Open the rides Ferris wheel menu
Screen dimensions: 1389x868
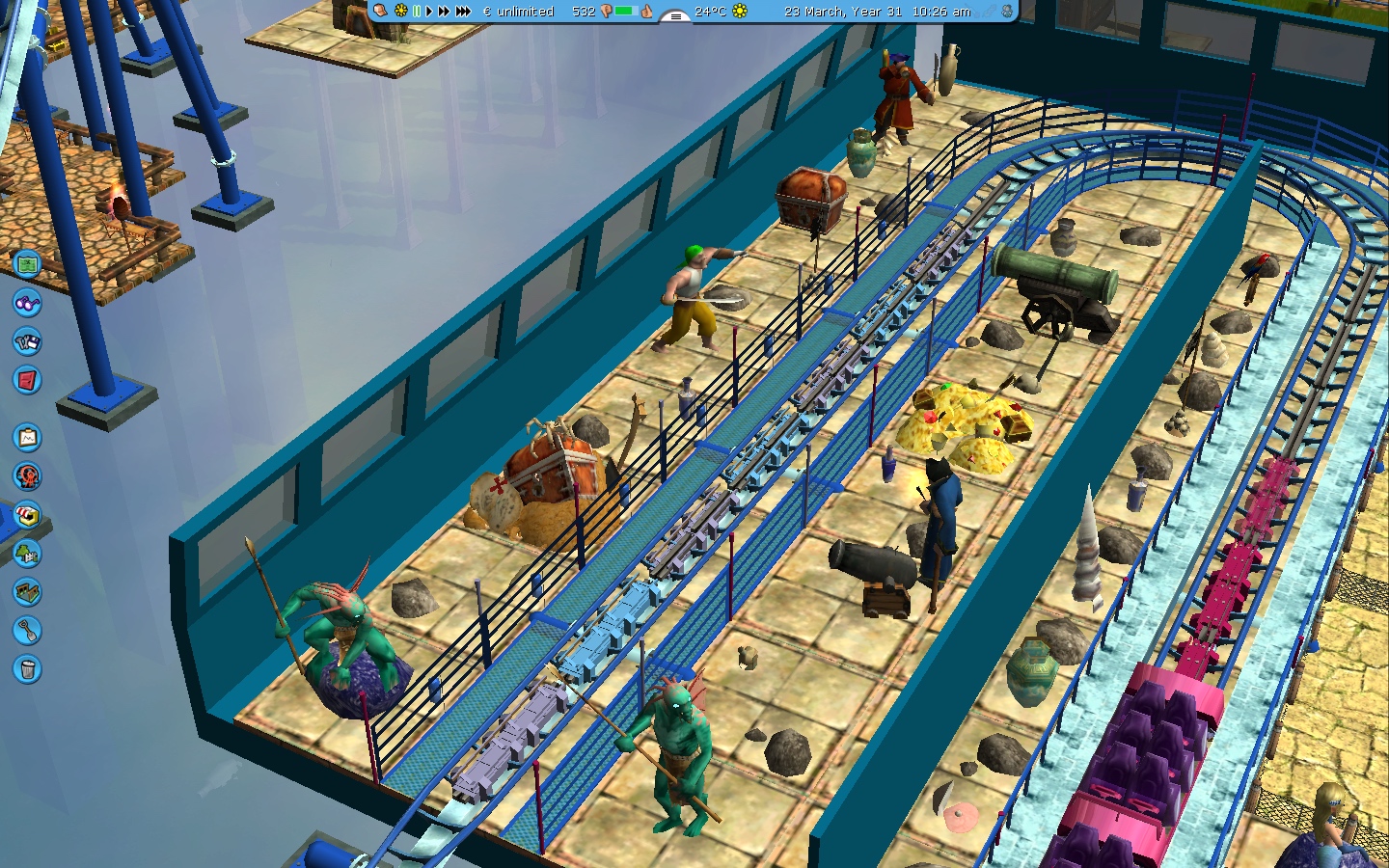[x=27, y=476]
